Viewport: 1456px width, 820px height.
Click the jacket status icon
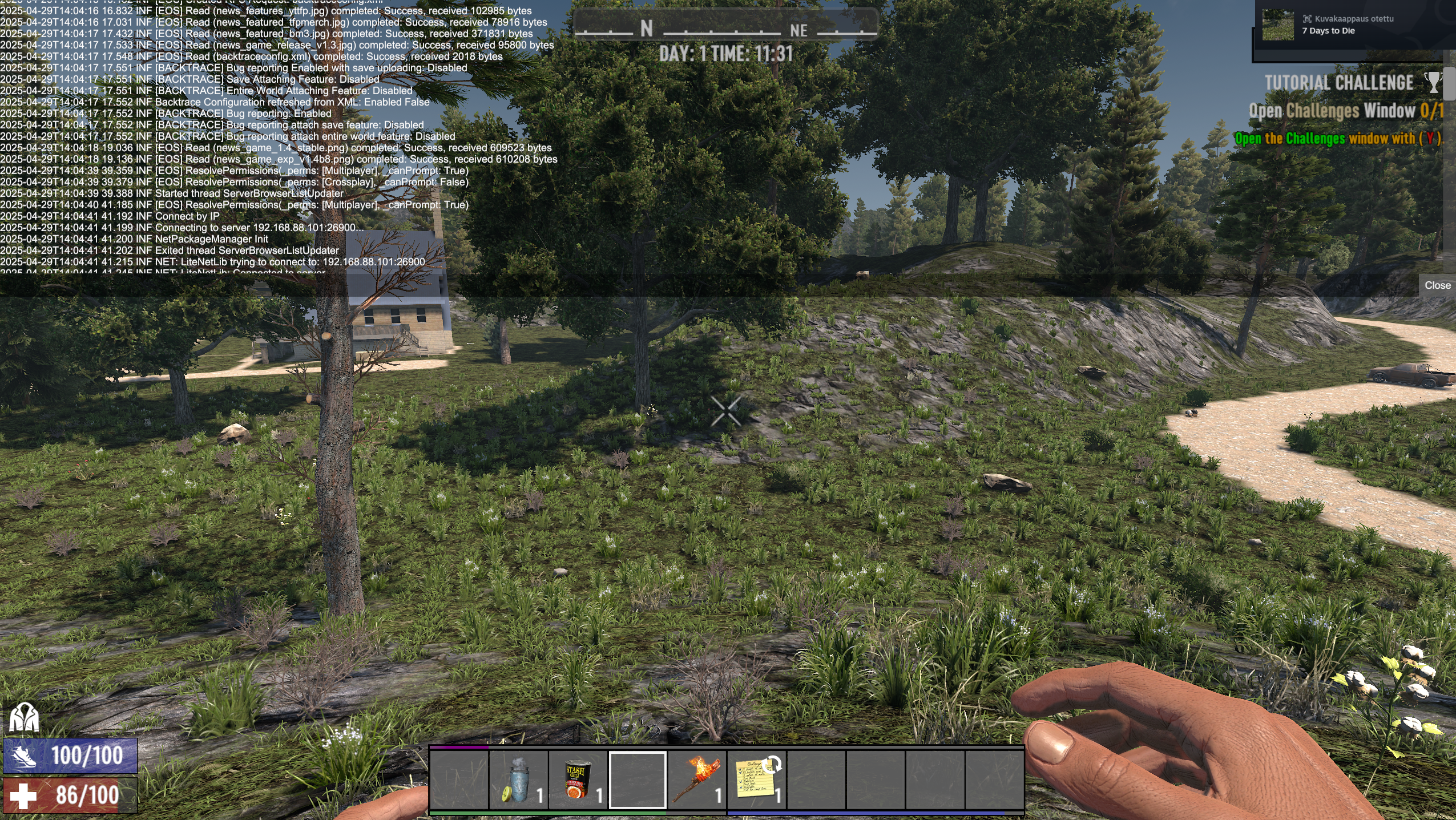(x=23, y=717)
